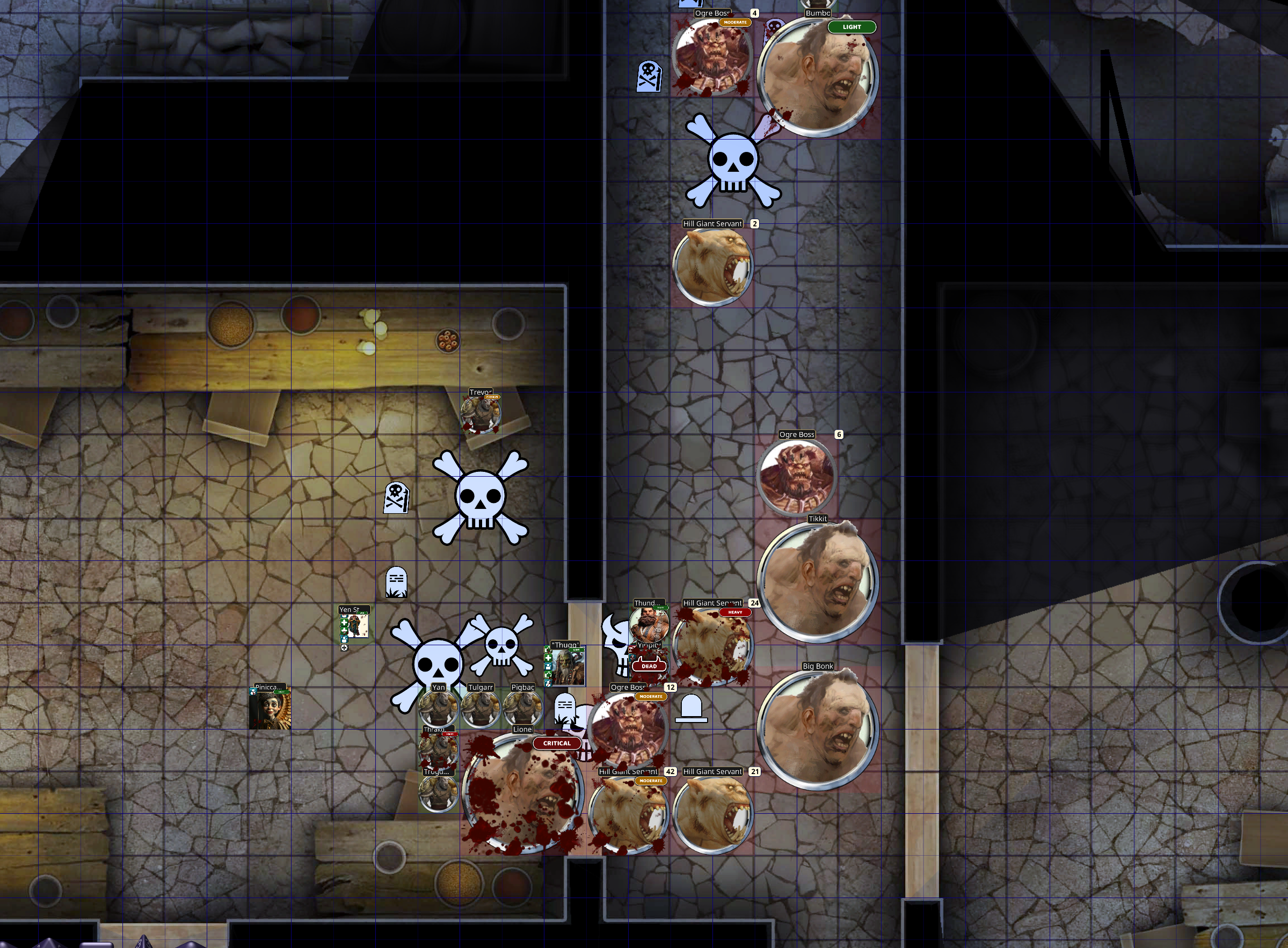Select the Yan token
This screenshot has width=1288, height=948.
click(x=439, y=709)
